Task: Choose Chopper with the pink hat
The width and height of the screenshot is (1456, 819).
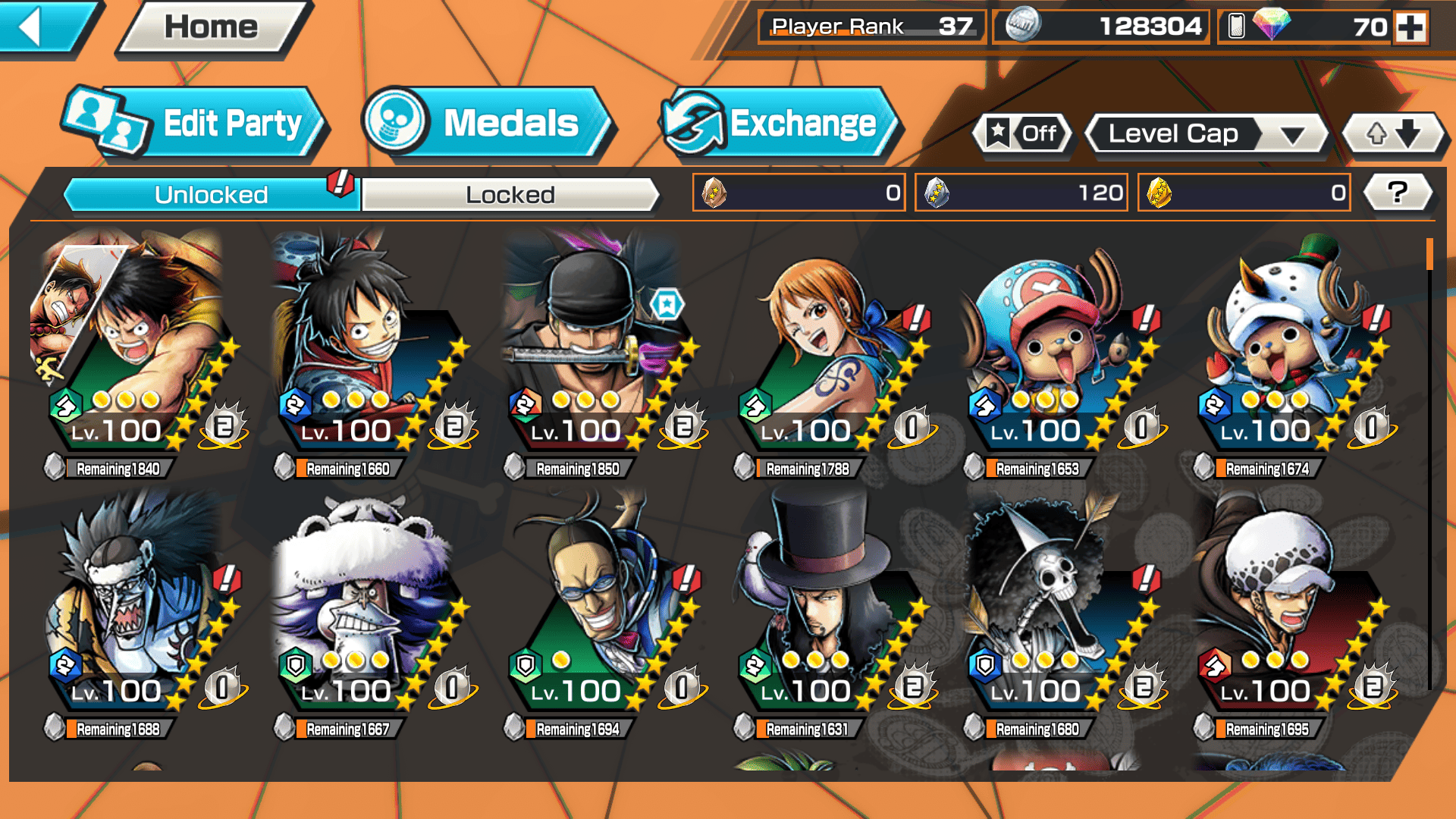Action: click(1054, 356)
